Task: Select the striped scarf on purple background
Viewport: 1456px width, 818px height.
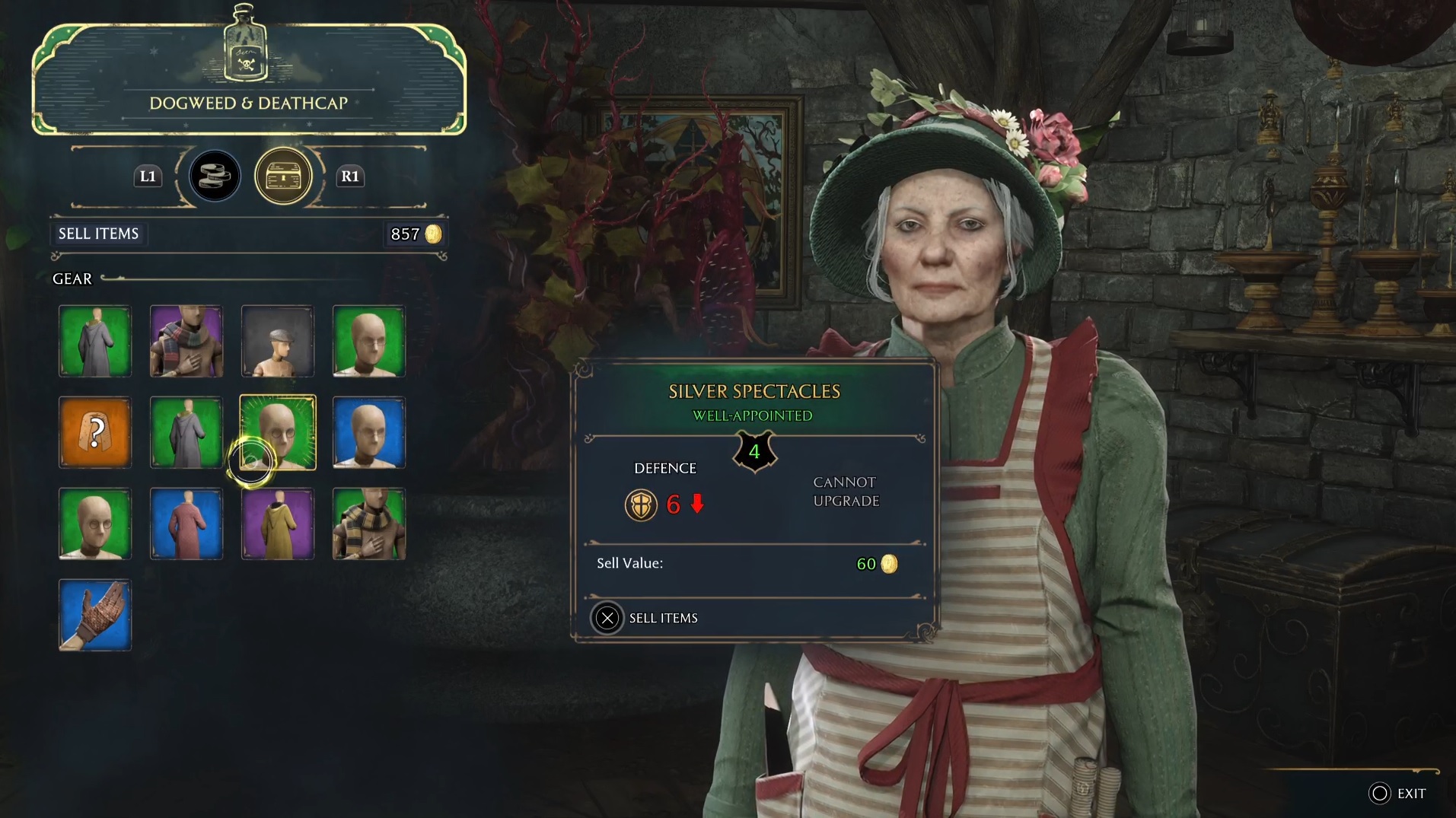Action: point(186,341)
